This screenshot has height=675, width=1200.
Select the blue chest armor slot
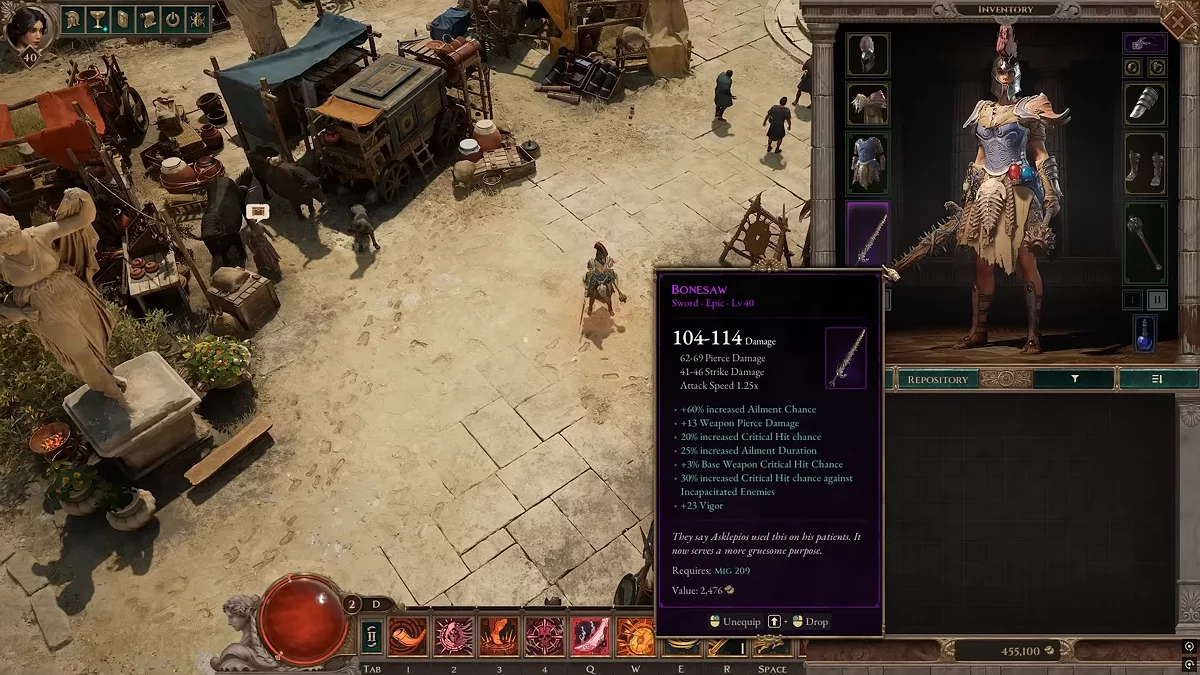tap(867, 161)
